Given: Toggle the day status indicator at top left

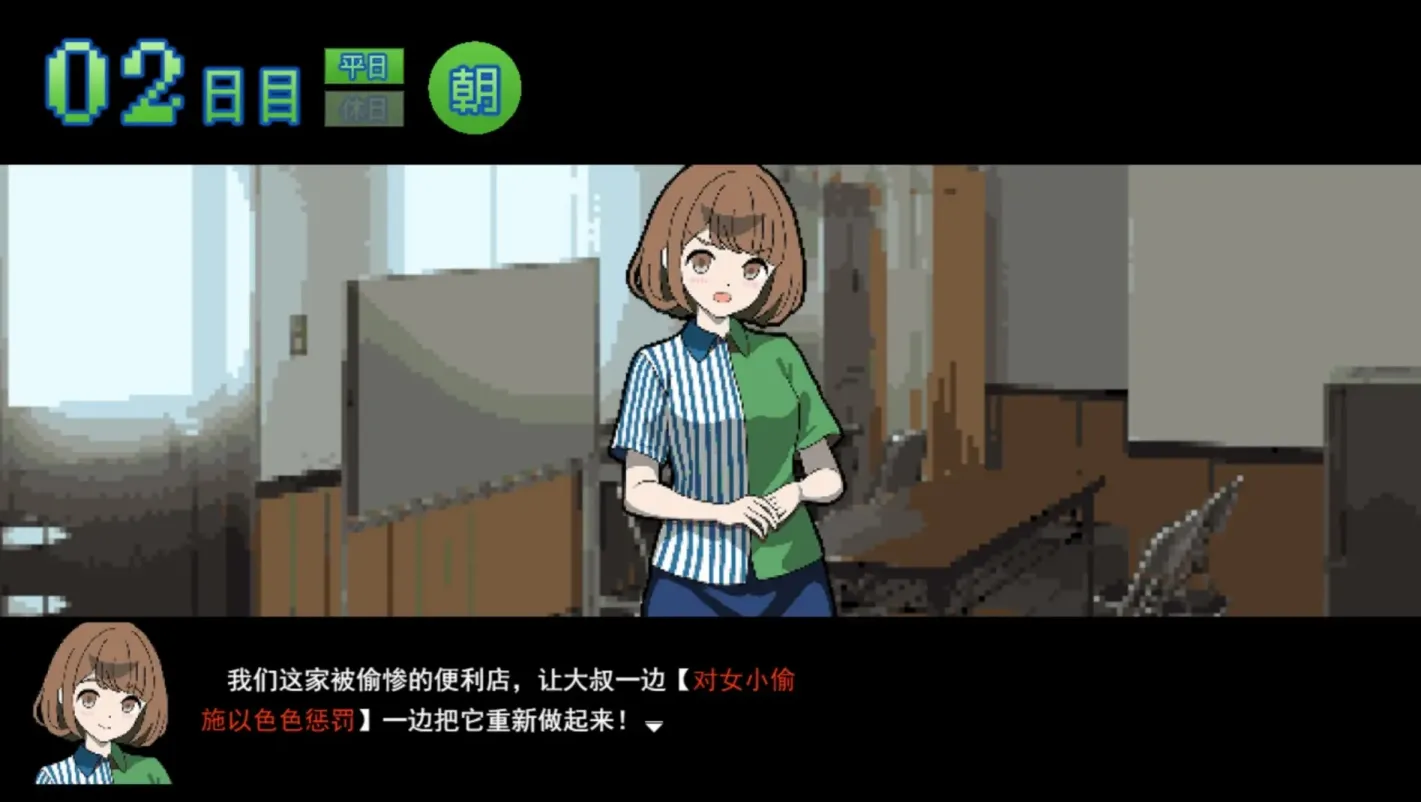Looking at the screenshot, I should pyautogui.click(x=366, y=85).
